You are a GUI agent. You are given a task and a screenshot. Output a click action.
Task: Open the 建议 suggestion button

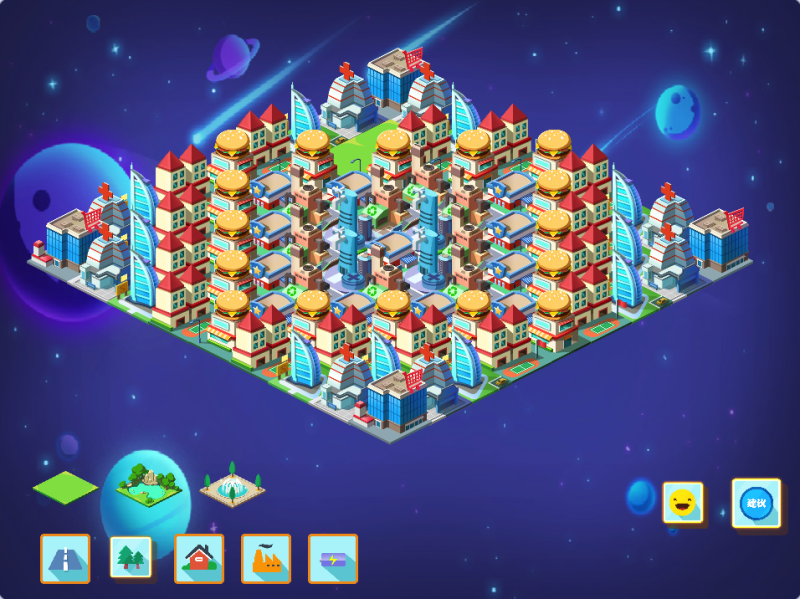(x=756, y=502)
